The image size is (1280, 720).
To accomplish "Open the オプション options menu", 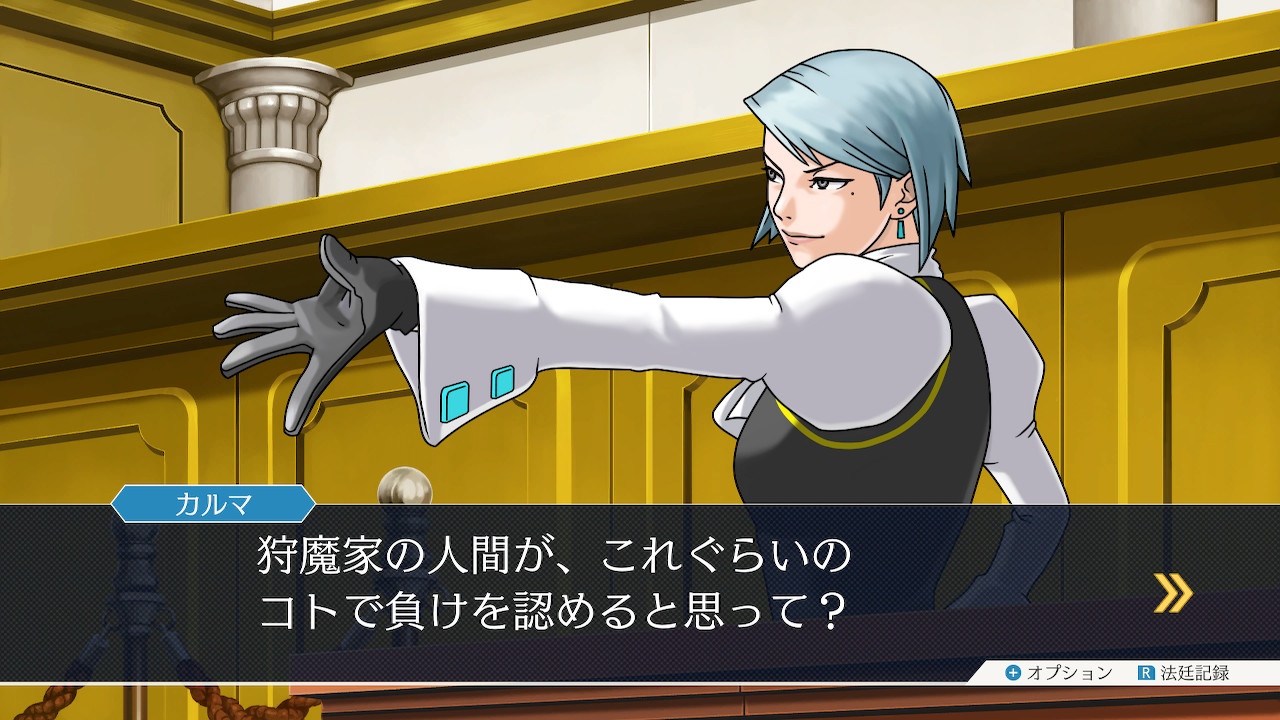I will (x=1058, y=673).
